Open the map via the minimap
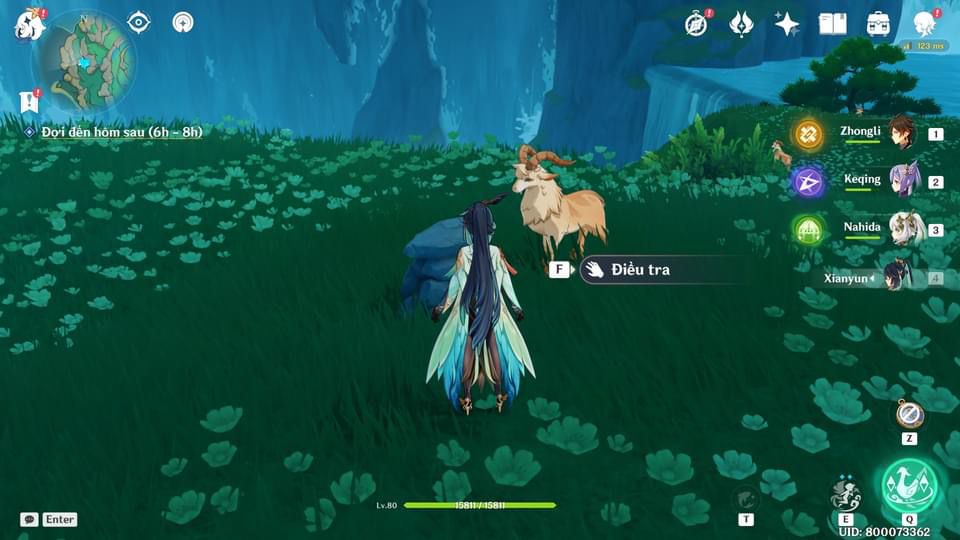This screenshot has width=960, height=540. pos(84,60)
